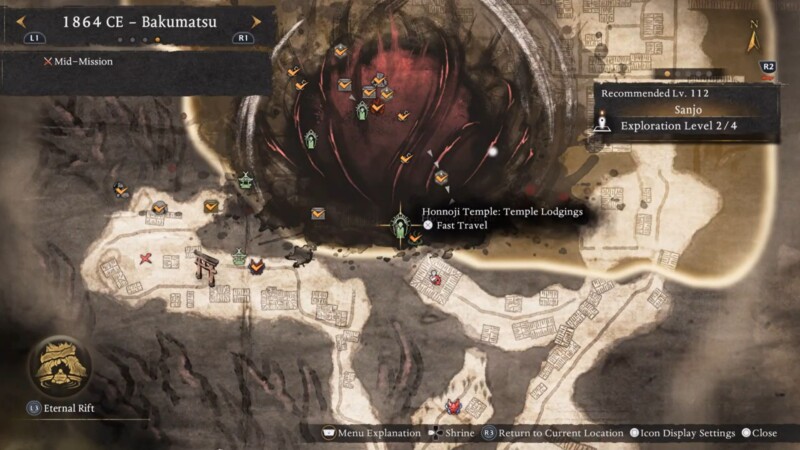This screenshot has width=800, height=450.
Task: Open the Eternal Rift emblem
Action: 60,367
